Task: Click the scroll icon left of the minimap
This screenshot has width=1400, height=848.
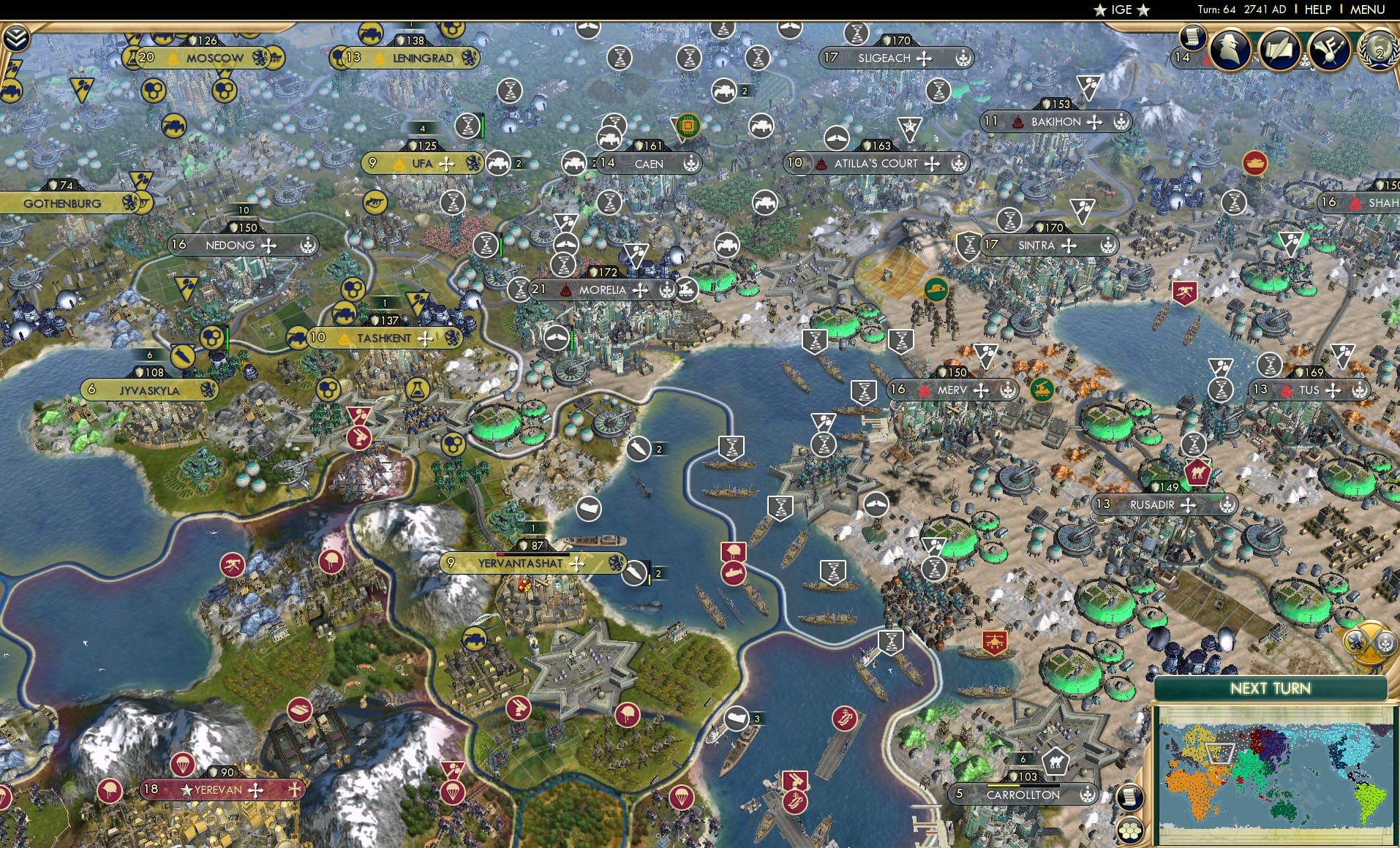Action: coord(1130,796)
